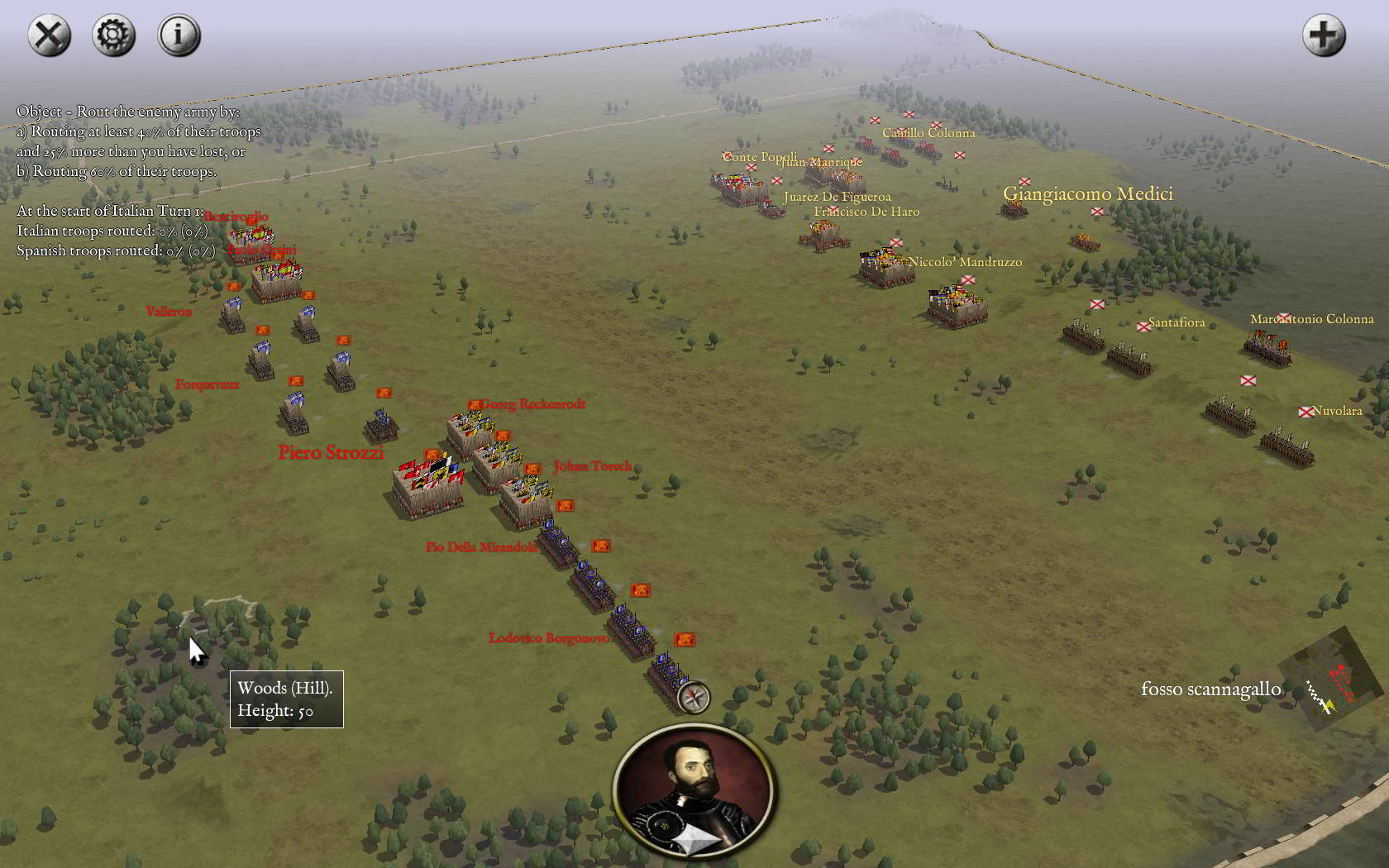Open the gear settings menu
The height and width of the screenshot is (868, 1389).
pyautogui.click(x=114, y=36)
